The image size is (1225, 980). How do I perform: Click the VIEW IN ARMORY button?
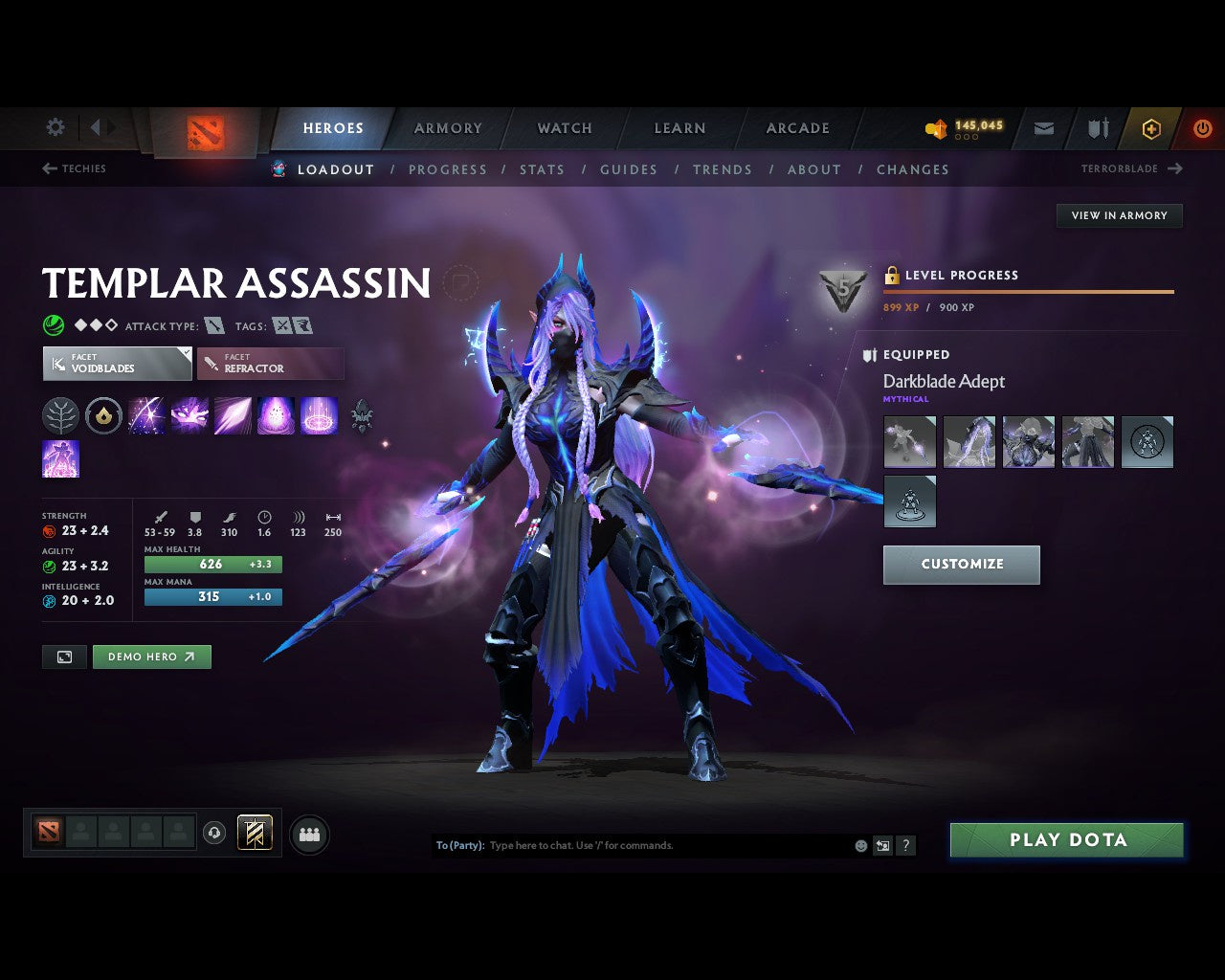(1118, 215)
